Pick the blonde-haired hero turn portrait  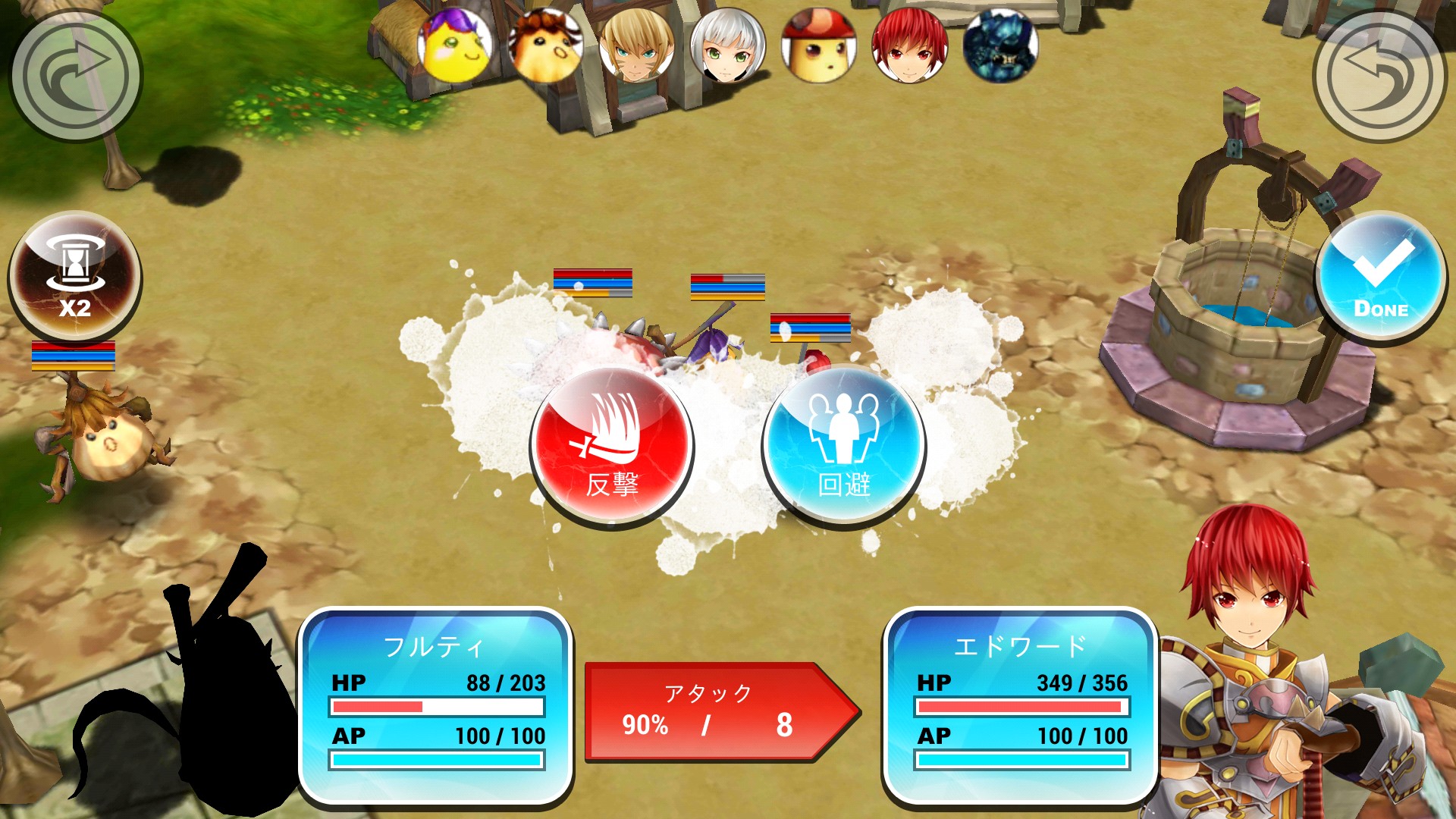point(637,45)
